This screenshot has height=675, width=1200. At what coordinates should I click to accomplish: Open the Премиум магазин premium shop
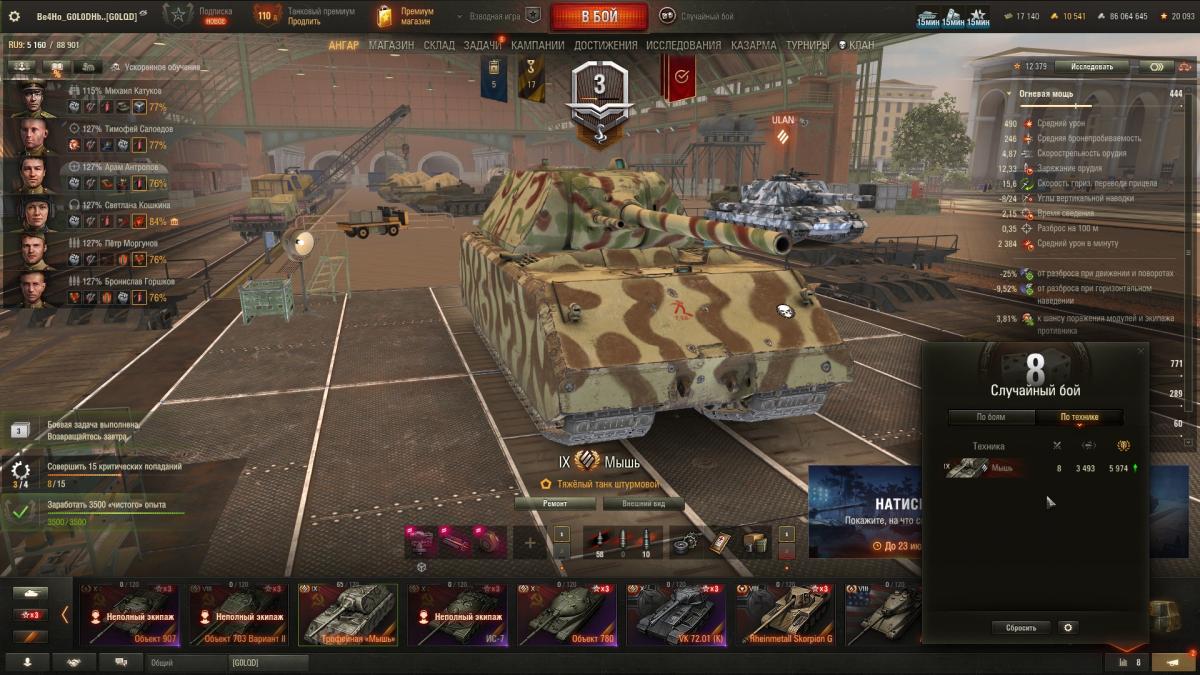pyautogui.click(x=405, y=16)
